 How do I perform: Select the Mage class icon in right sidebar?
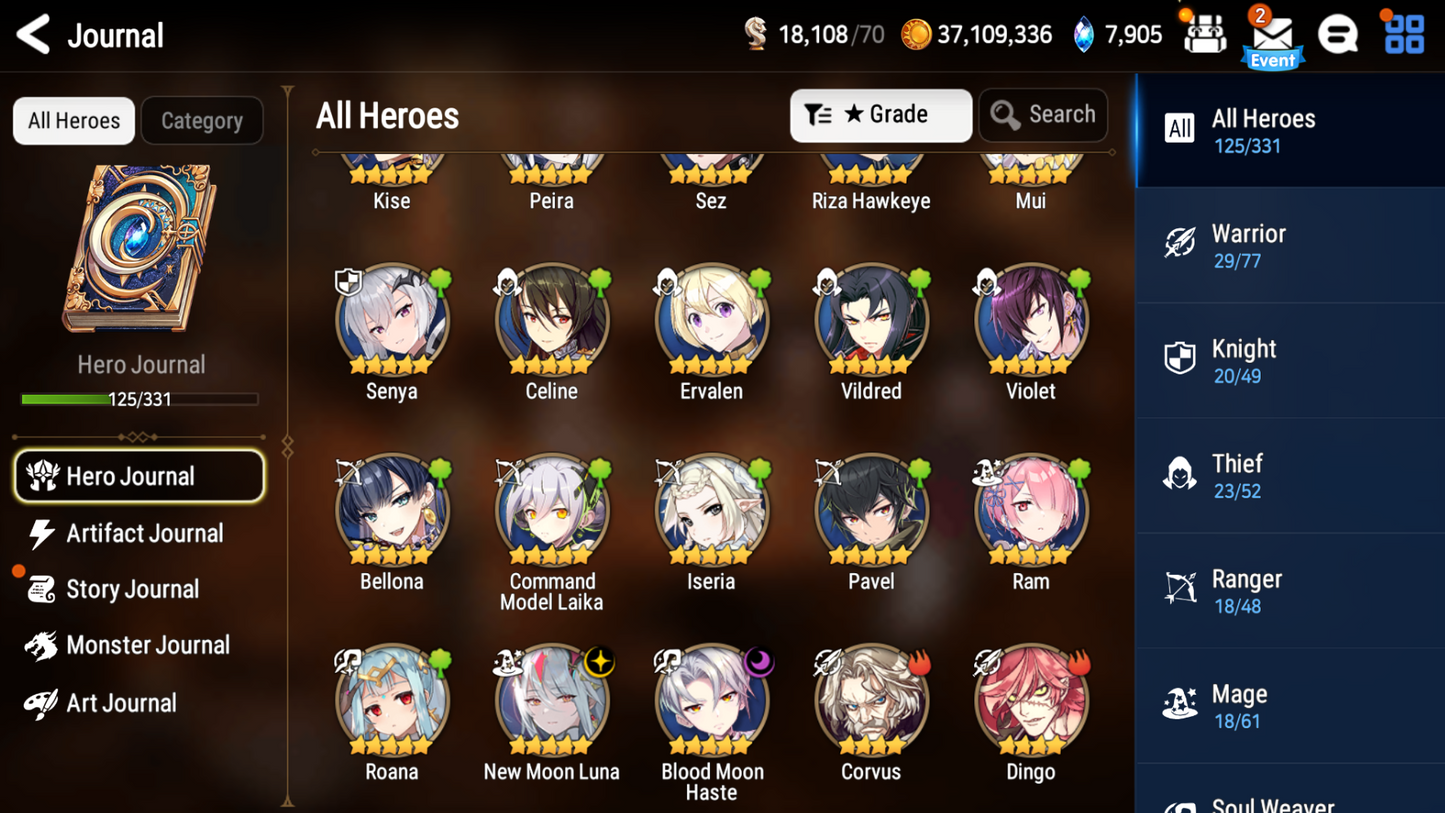click(x=1181, y=703)
